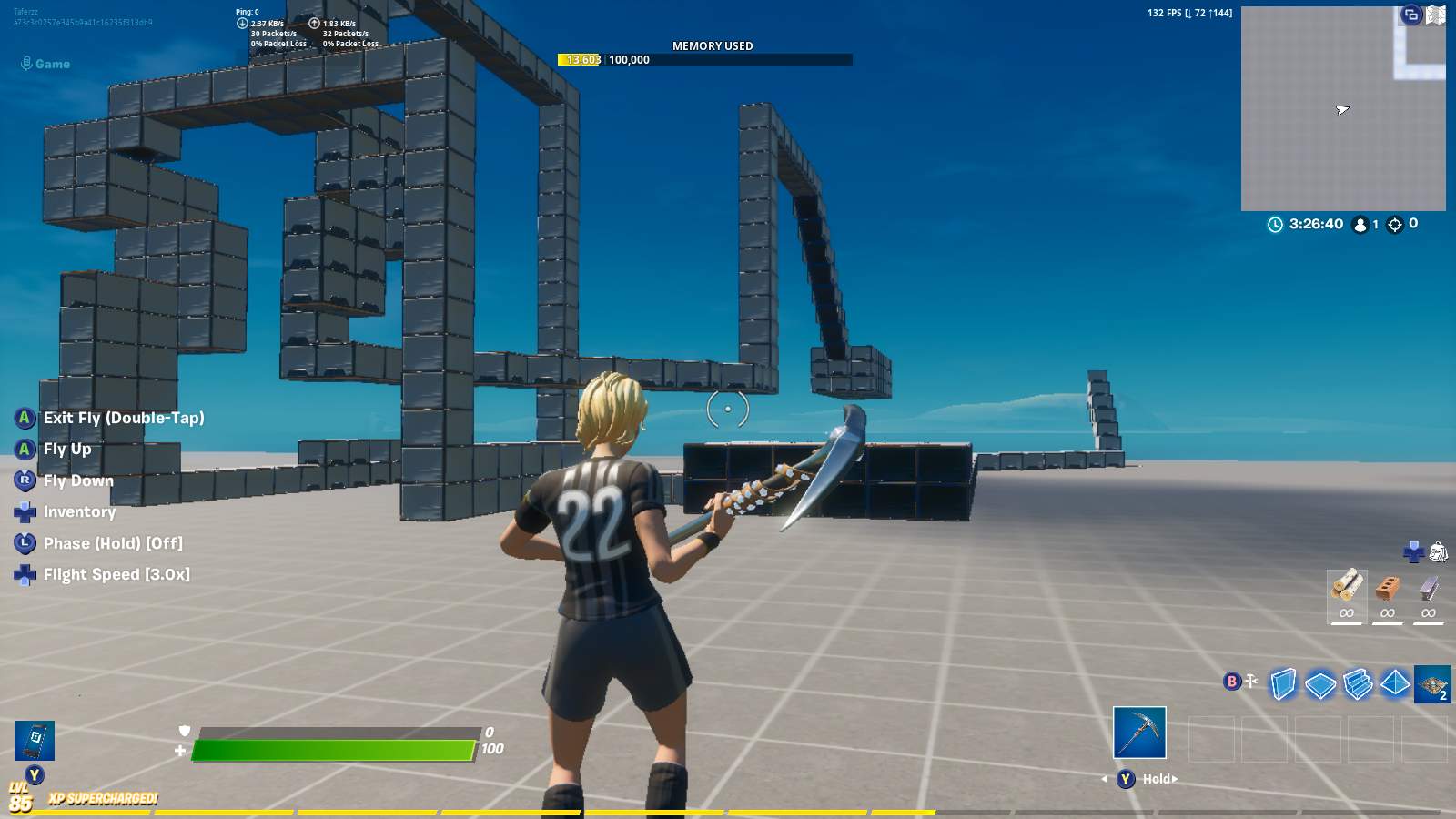Click the green health bar
Screen dimensions: 1456x819
click(x=337, y=751)
